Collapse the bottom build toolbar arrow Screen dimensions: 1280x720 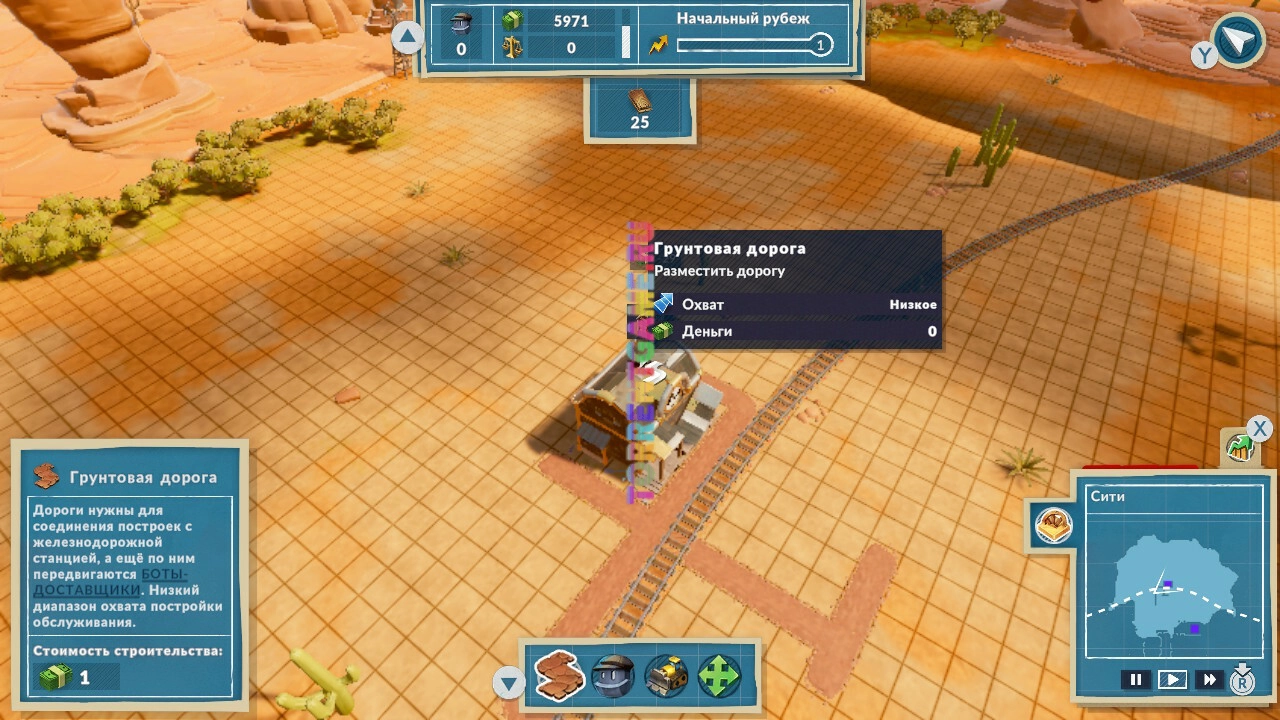click(x=509, y=684)
